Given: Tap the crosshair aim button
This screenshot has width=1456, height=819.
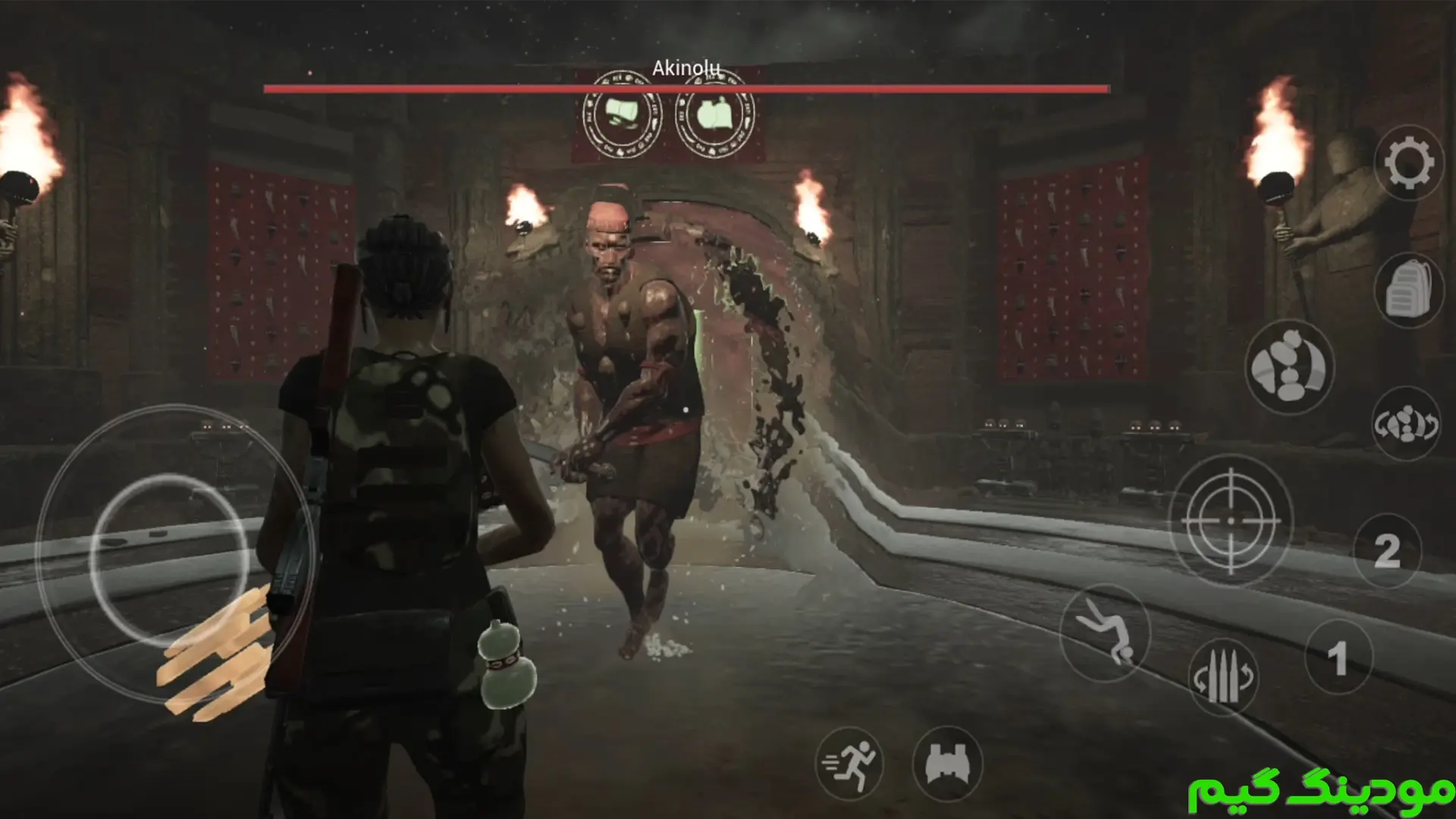Looking at the screenshot, I should tap(1231, 521).
